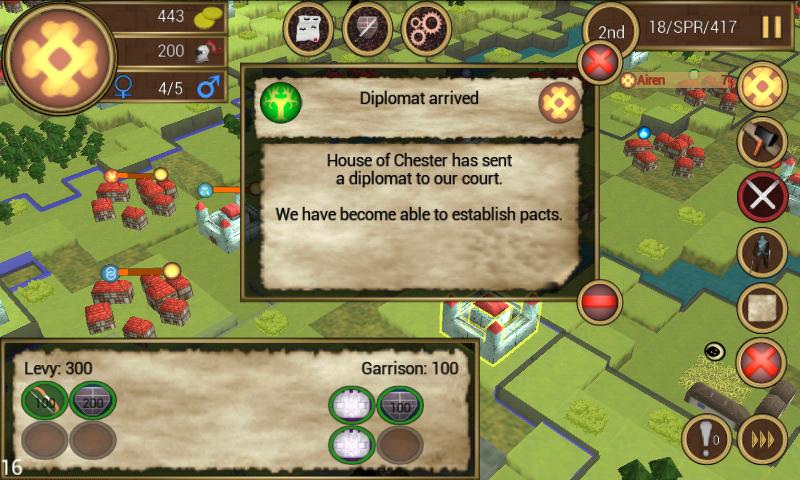Select the axe build button

tap(762, 141)
